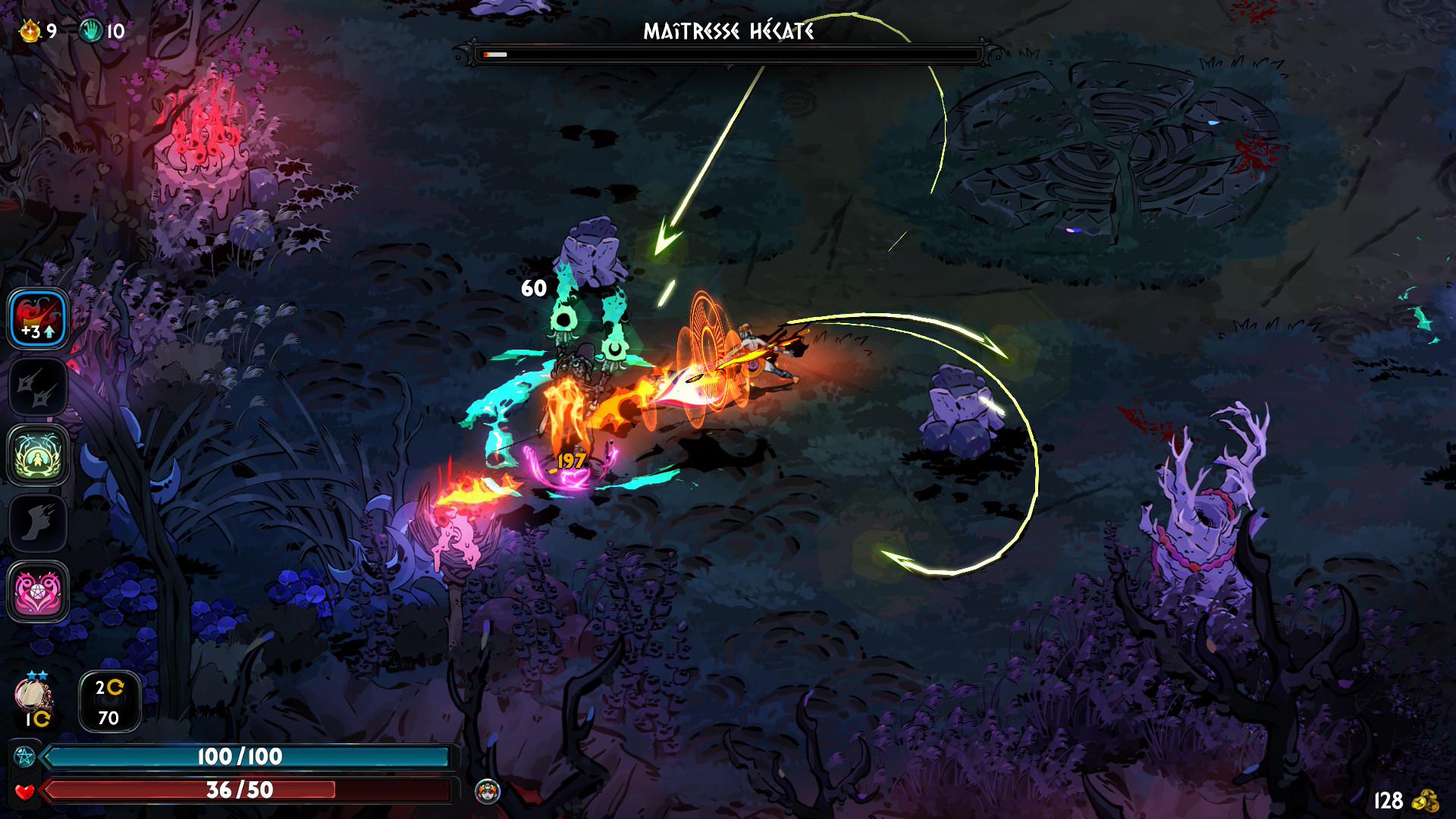Screen dimensions: 1456x819
Task: Click the cyan pentagram magick icon
Action: tap(23, 756)
